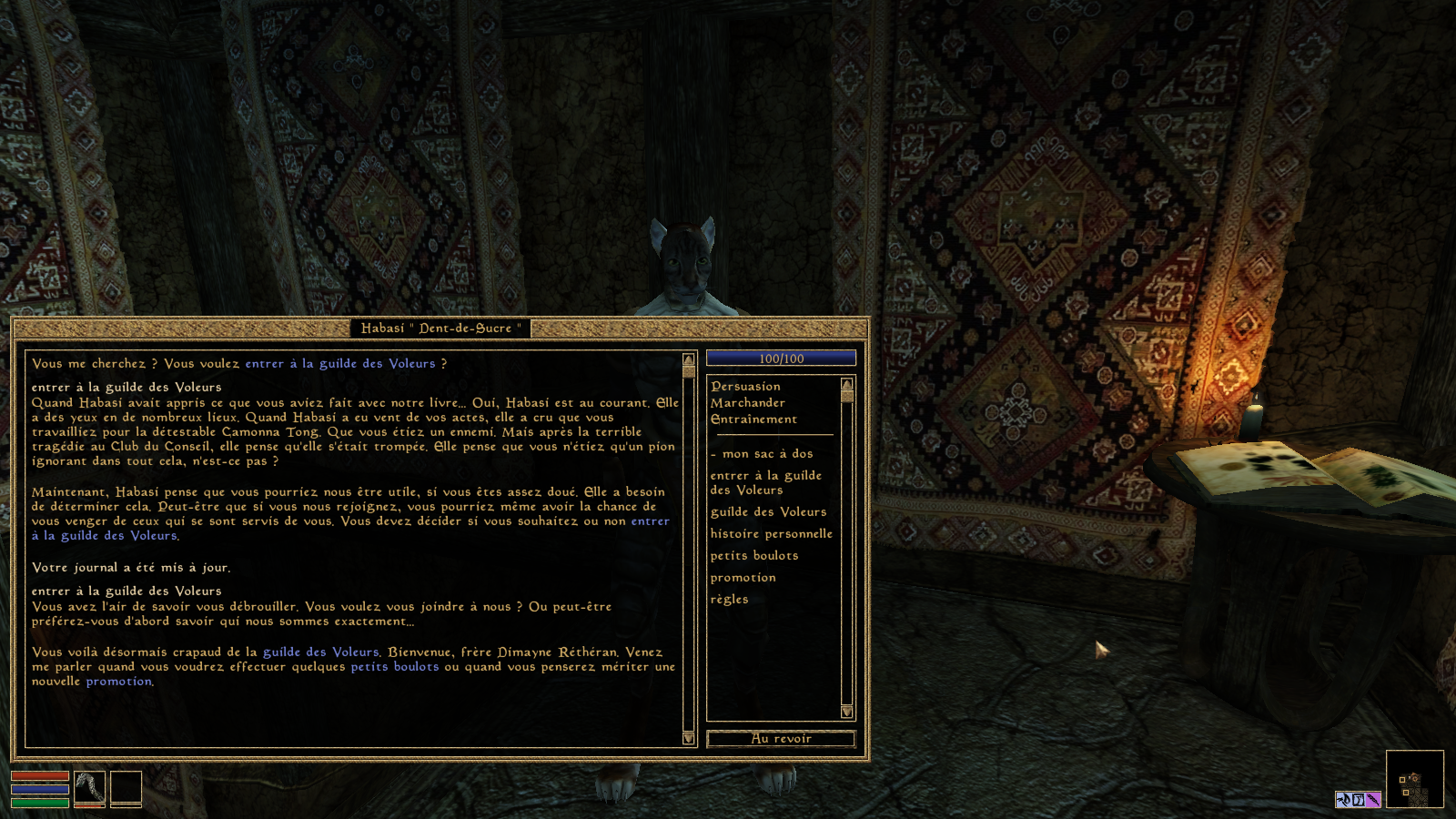Select topic "entrer à la guilde des Voleurs"
The height and width of the screenshot is (819, 1456).
click(x=765, y=483)
